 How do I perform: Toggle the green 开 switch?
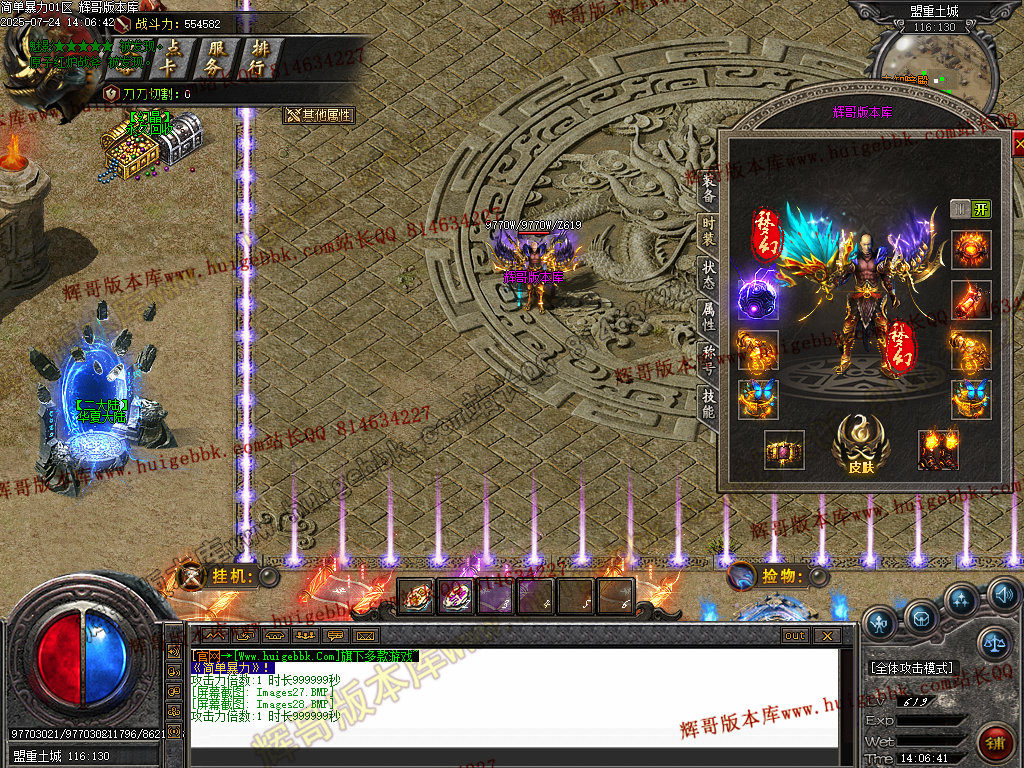[x=981, y=209]
